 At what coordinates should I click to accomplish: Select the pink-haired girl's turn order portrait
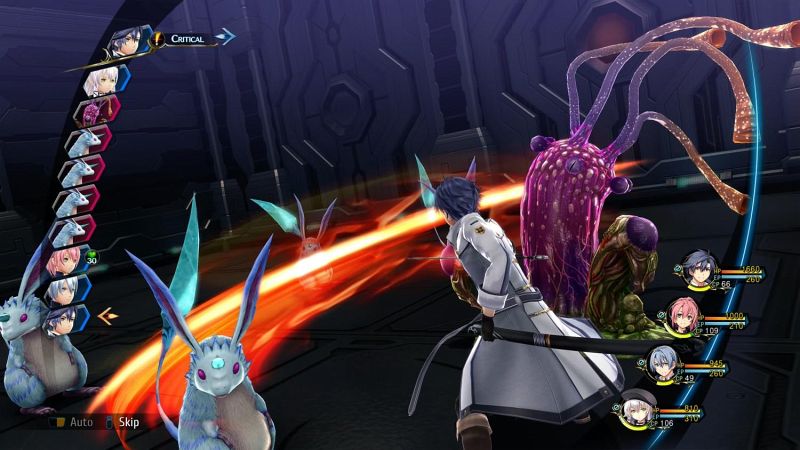click(63, 263)
